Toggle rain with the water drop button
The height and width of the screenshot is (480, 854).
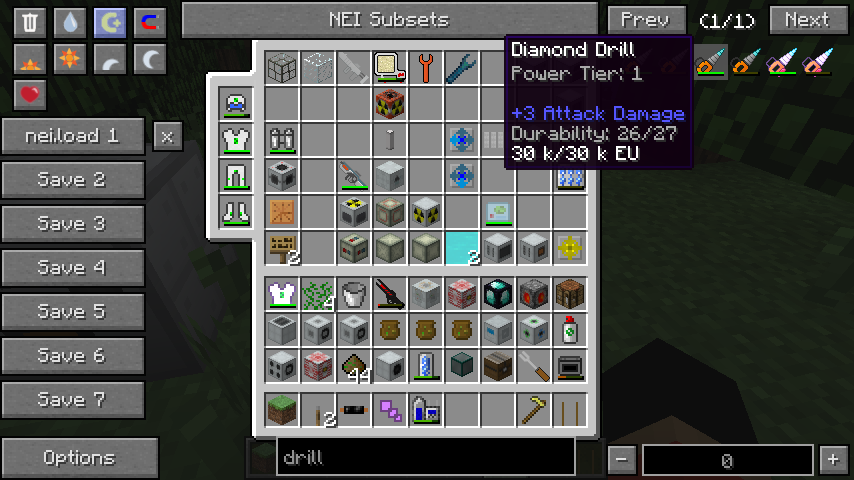tap(70, 23)
